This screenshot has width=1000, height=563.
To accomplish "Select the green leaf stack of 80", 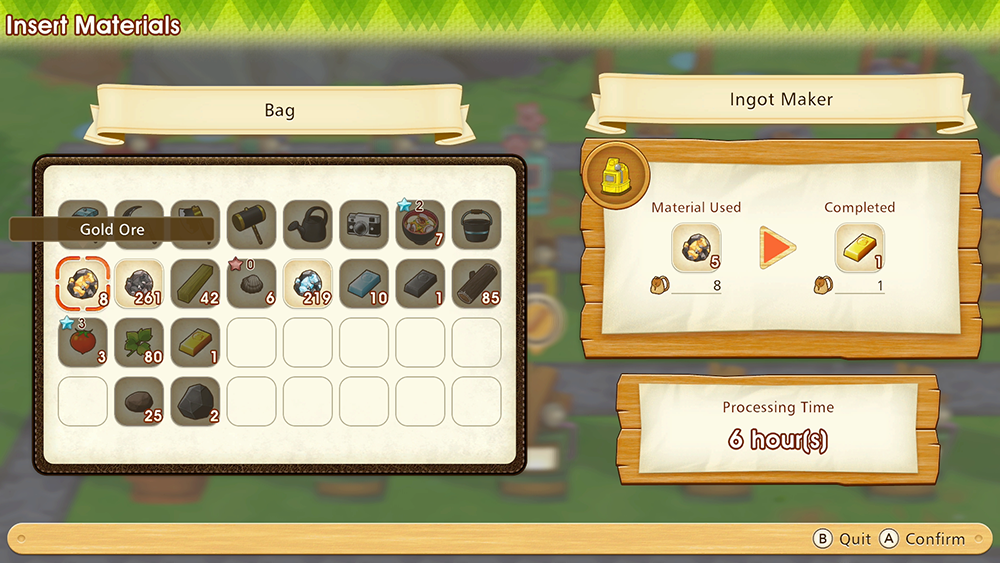I will coord(139,342).
